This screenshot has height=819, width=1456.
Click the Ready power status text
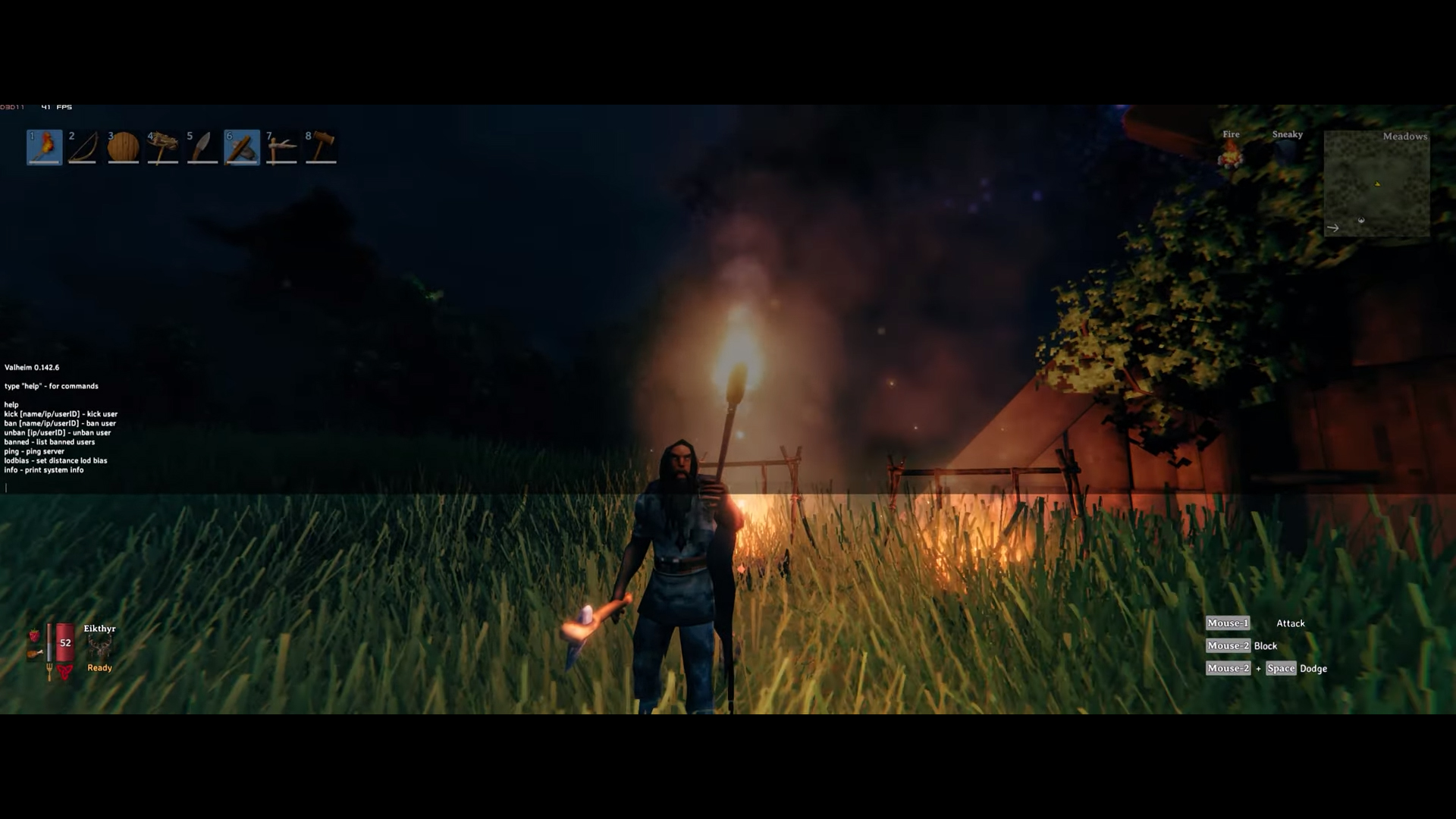[x=99, y=667]
